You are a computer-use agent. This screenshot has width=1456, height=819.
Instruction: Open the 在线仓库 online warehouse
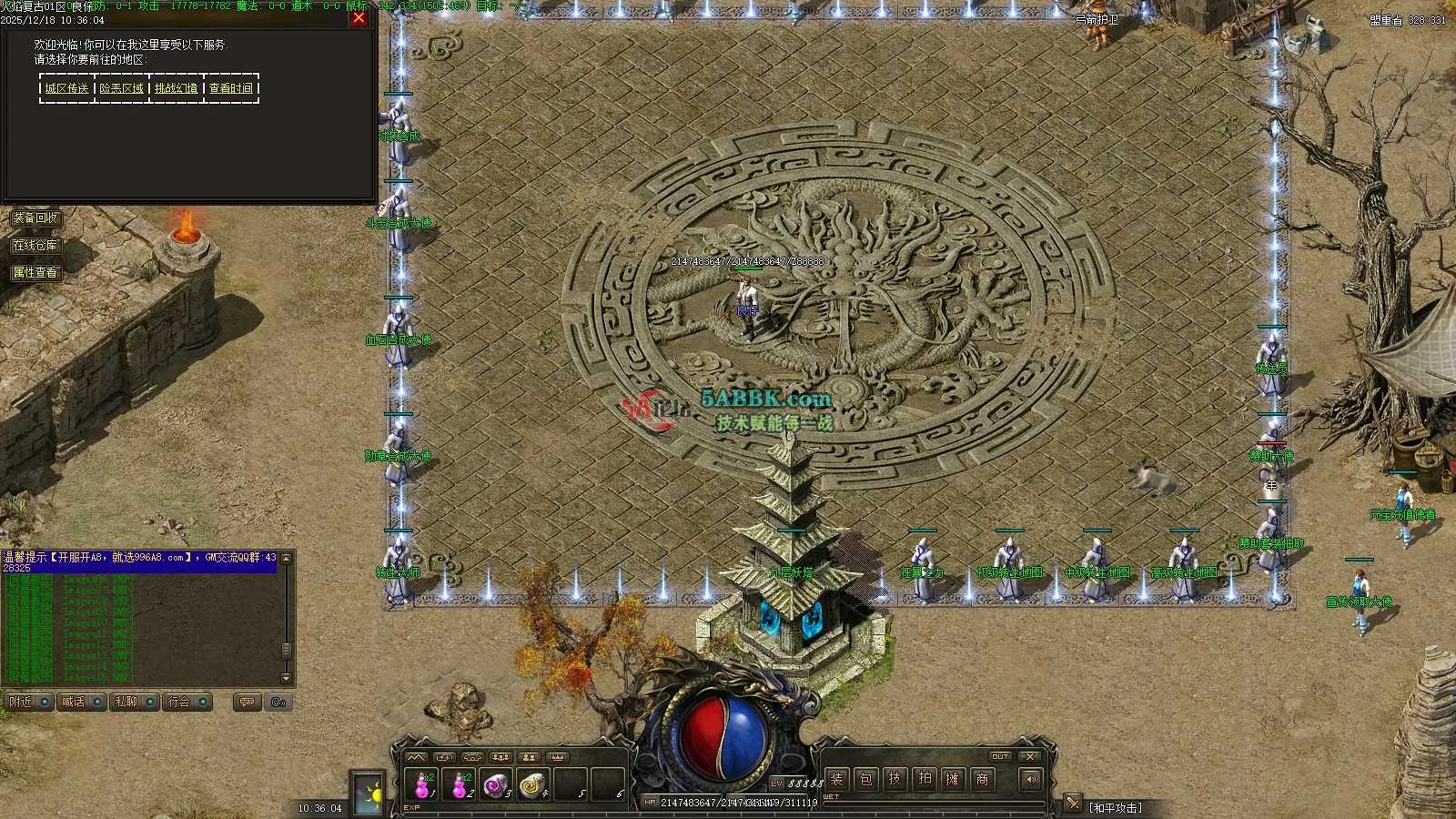[x=35, y=246]
